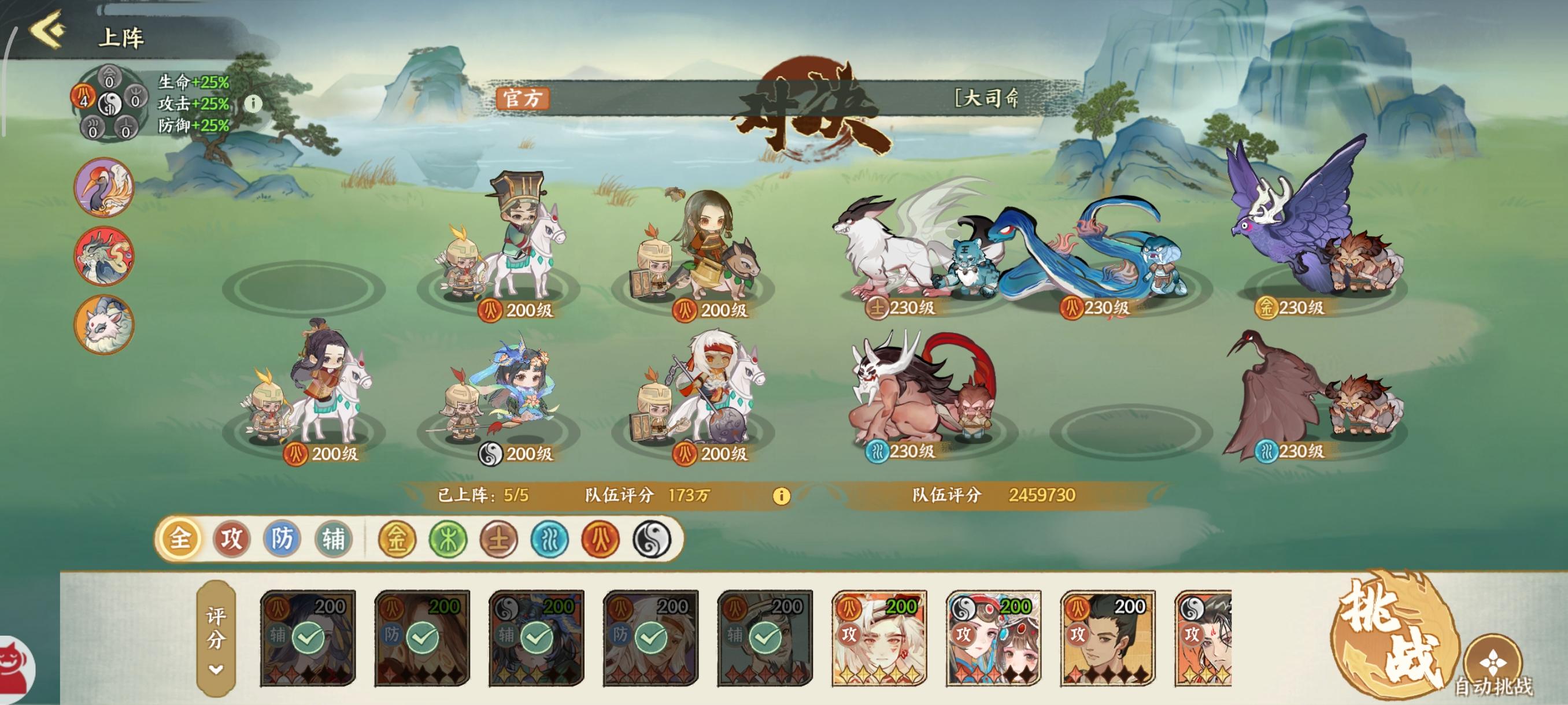Expand the 评分 sorting panel chevron
Viewport: 1568px width, 705px height.
[x=215, y=668]
